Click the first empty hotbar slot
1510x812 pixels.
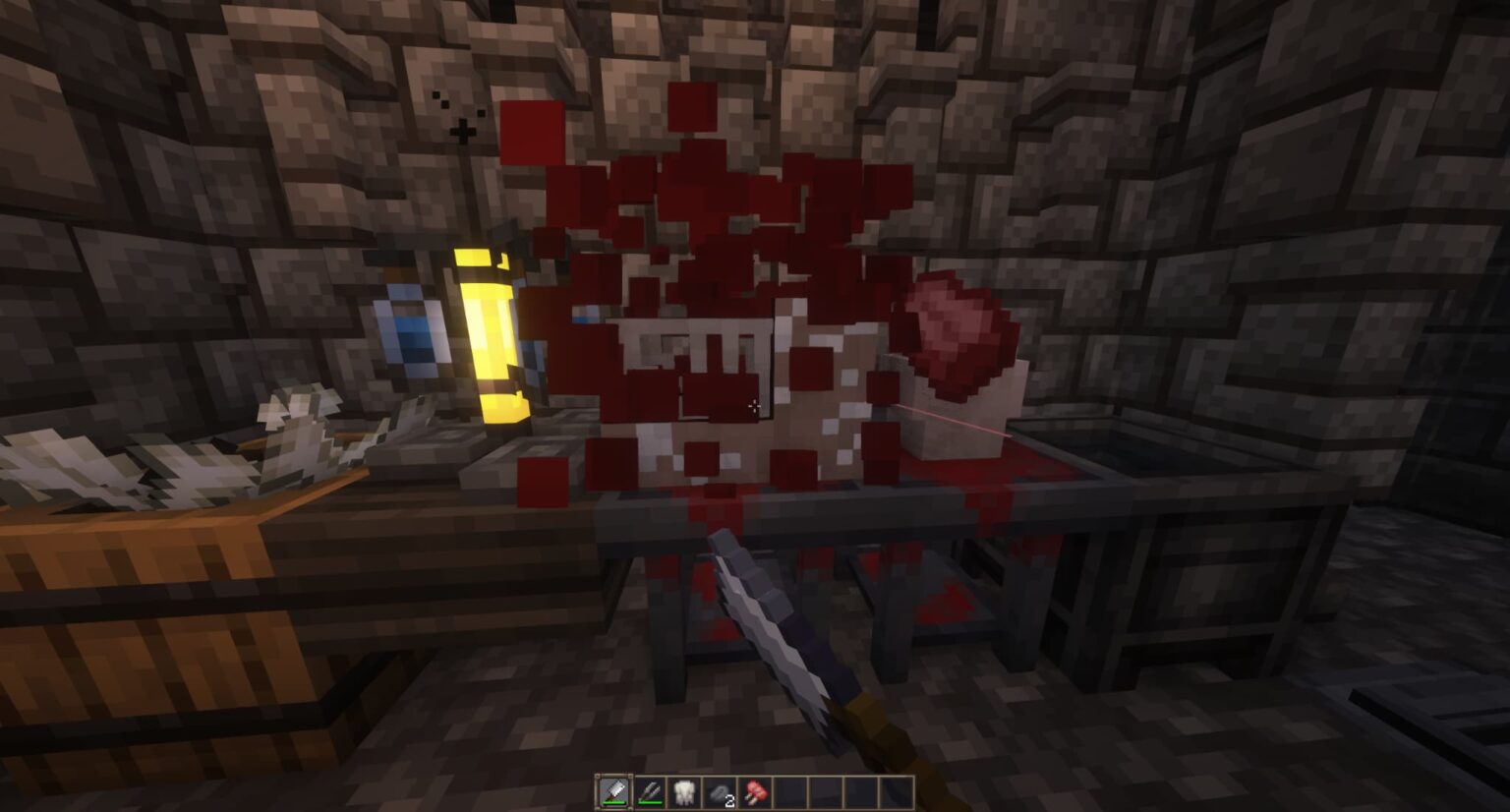pyautogui.click(x=789, y=791)
